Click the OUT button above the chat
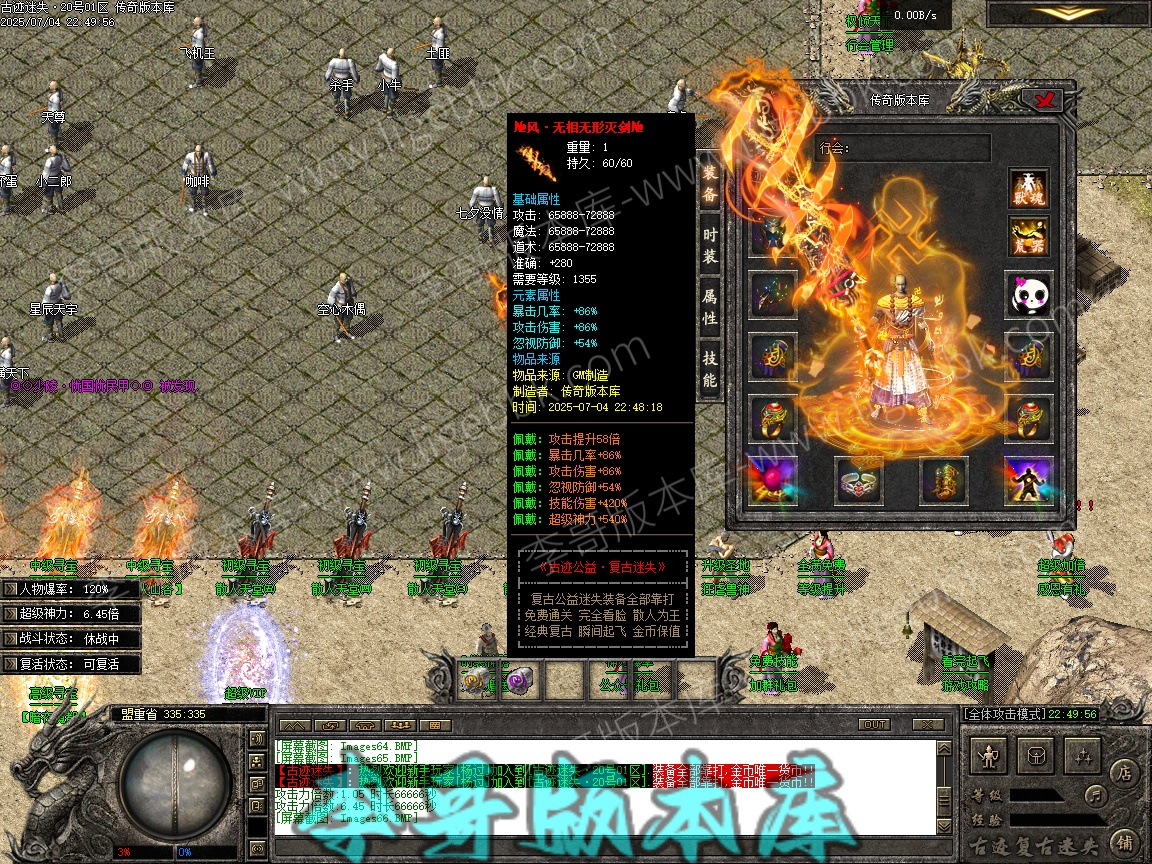Viewport: 1152px width, 864px height. pos(875,725)
